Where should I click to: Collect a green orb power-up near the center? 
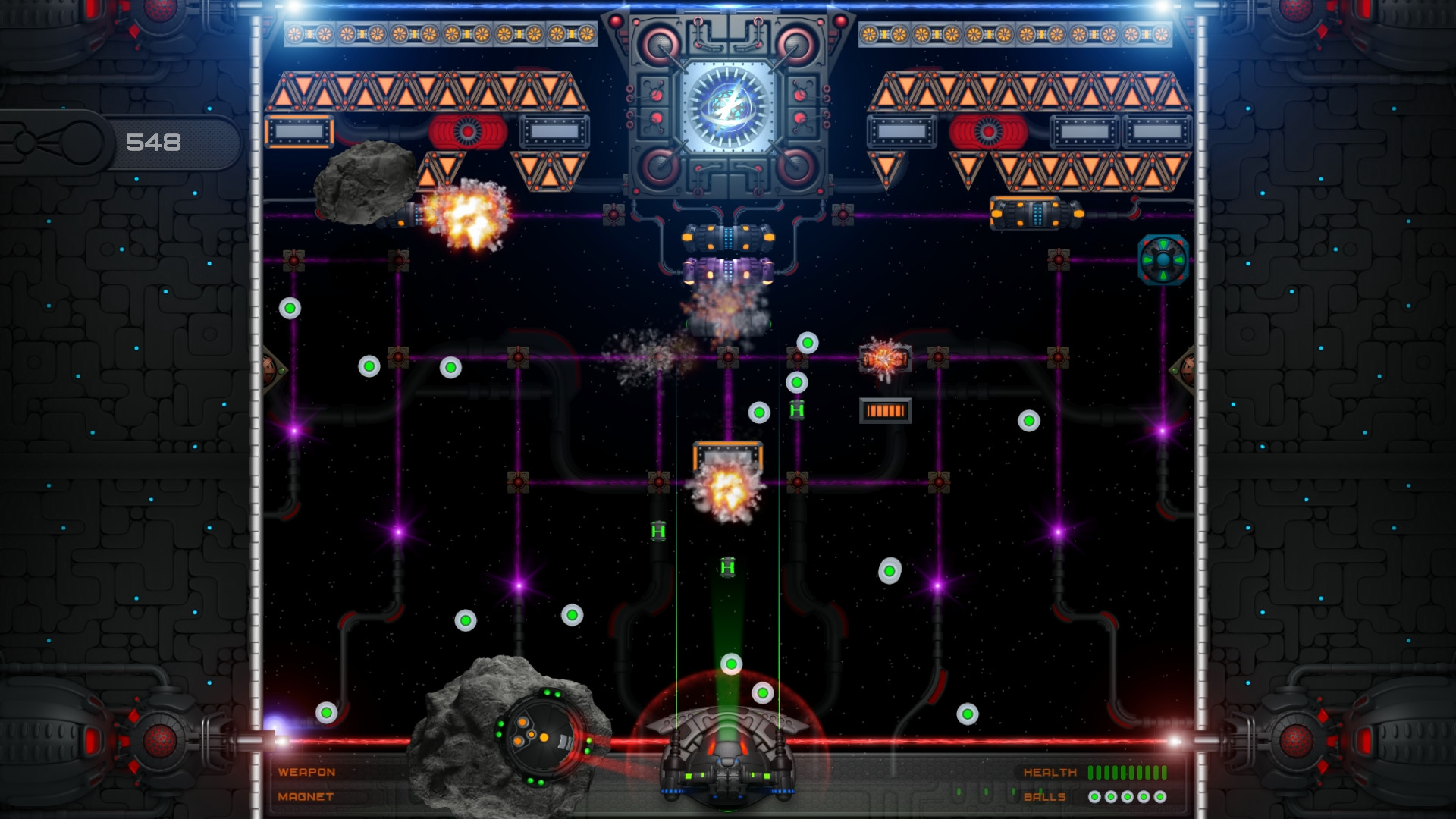click(758, 412)
